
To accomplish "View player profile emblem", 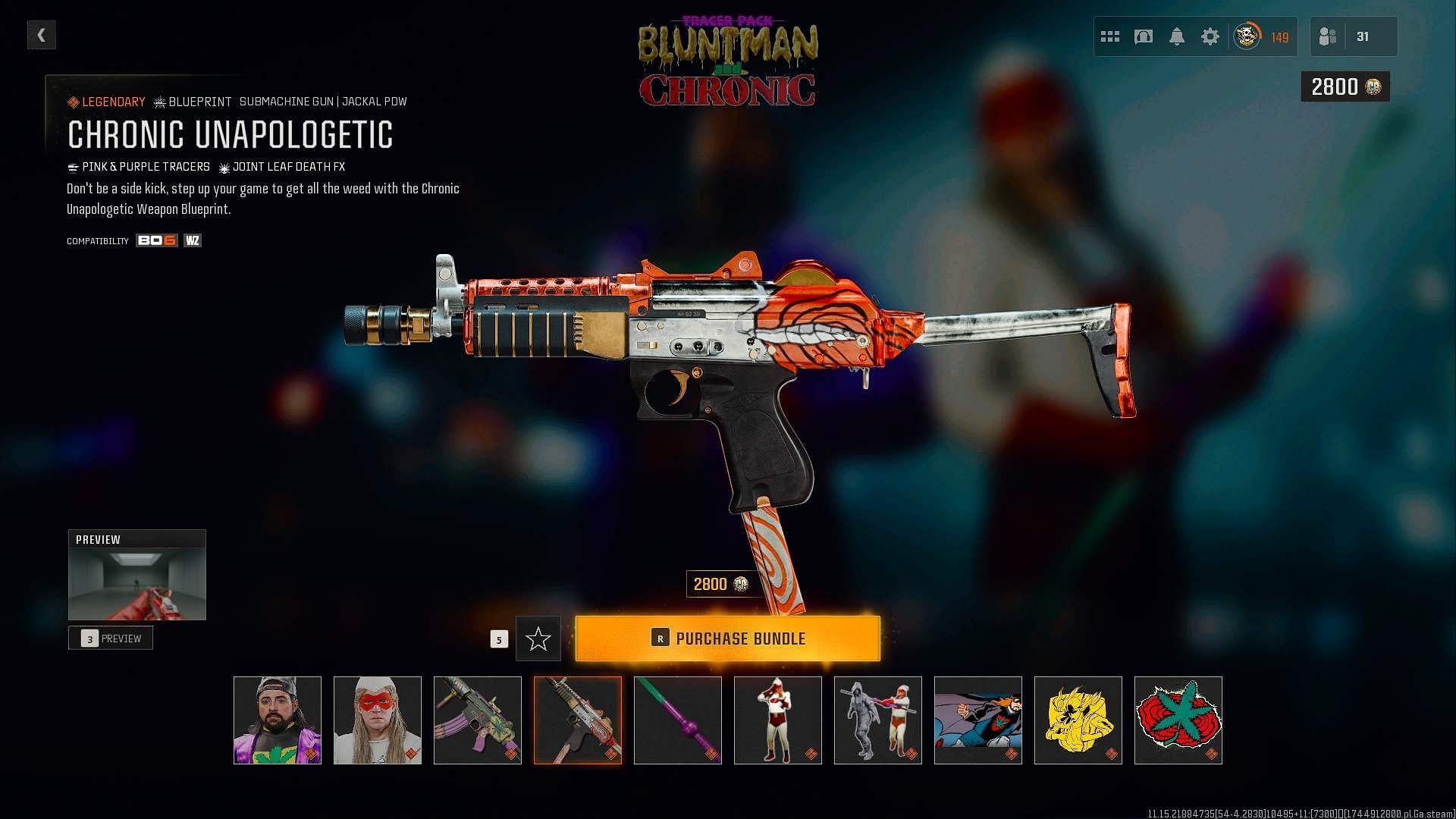I will coord(1247,36).
